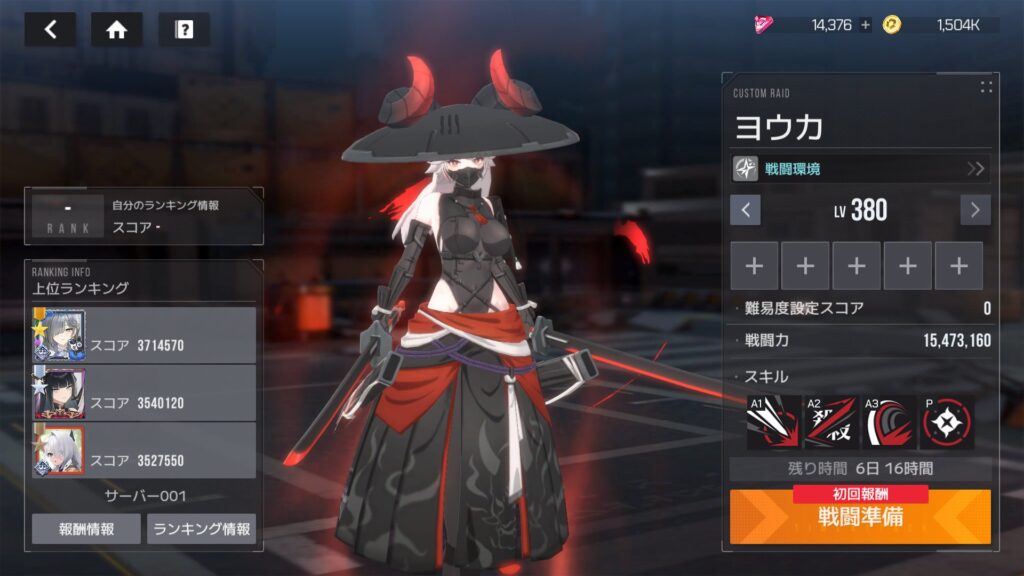This screenshot has width=1024, height=576.
Task: Select the ranking entry with score 3527550
Action: click(144, 450)
